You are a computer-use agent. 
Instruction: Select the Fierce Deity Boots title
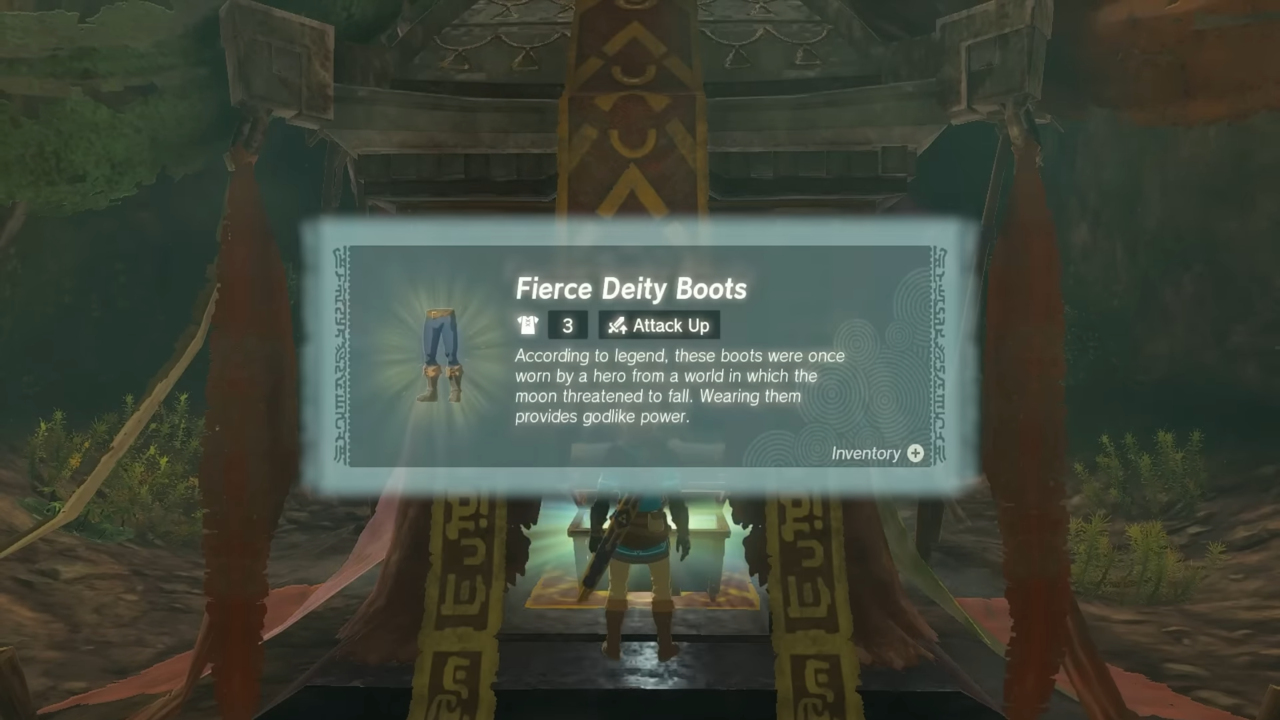pyautogui.click(x=631, y=289)
